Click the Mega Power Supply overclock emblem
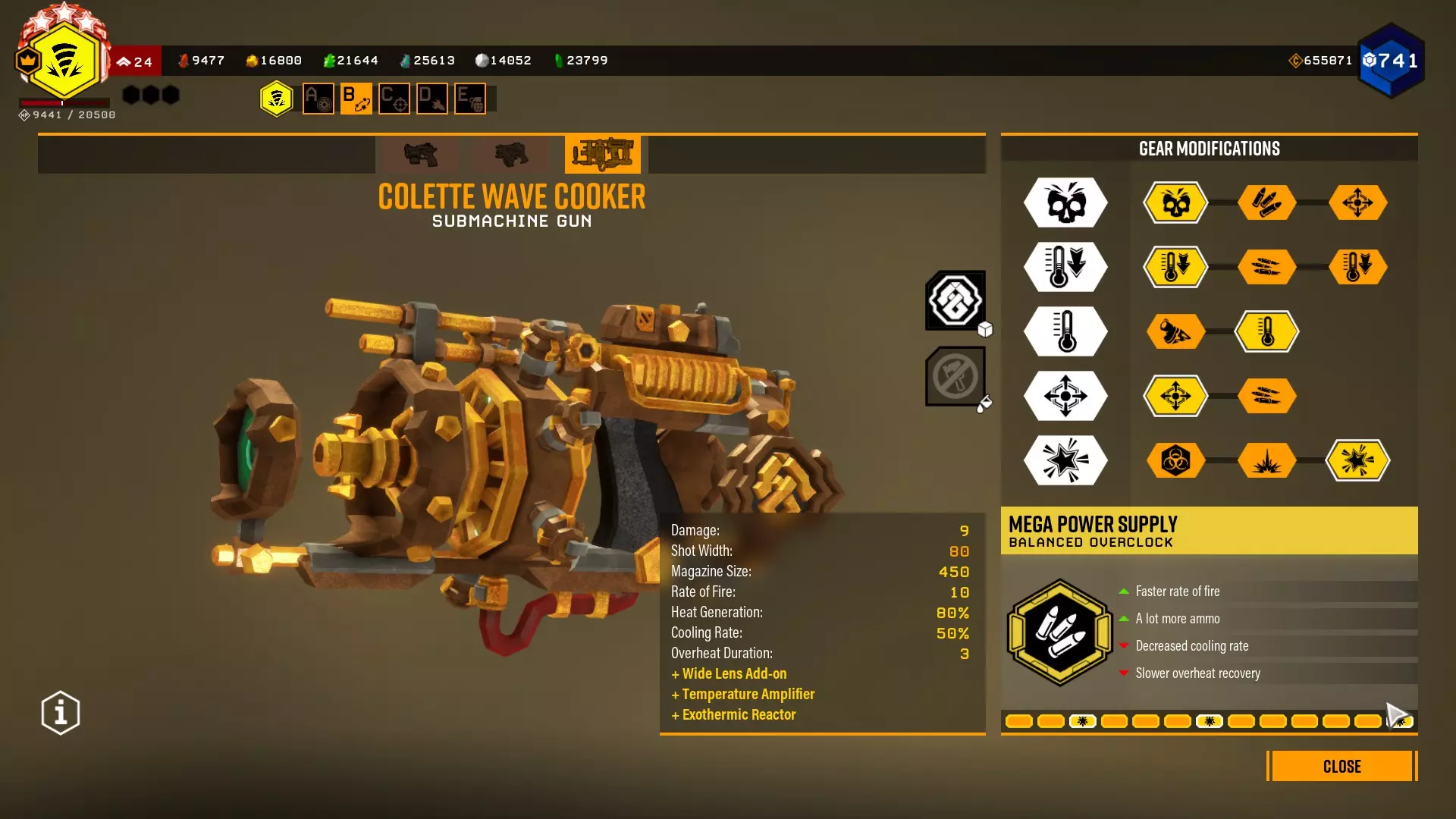This screenshot has width=1456, height=819. click(x=1059, y=632)
